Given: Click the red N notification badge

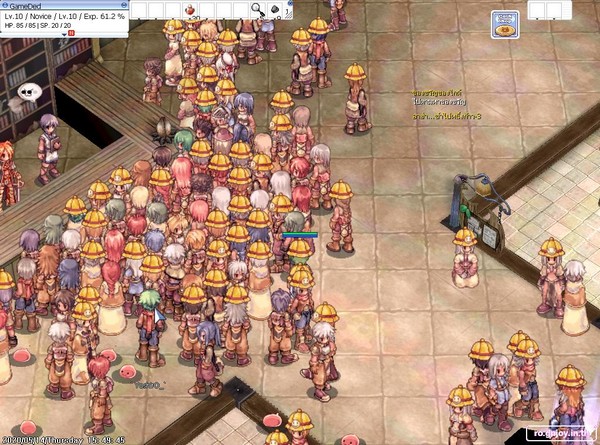Looking at the screenshot, I should (71, 33).
